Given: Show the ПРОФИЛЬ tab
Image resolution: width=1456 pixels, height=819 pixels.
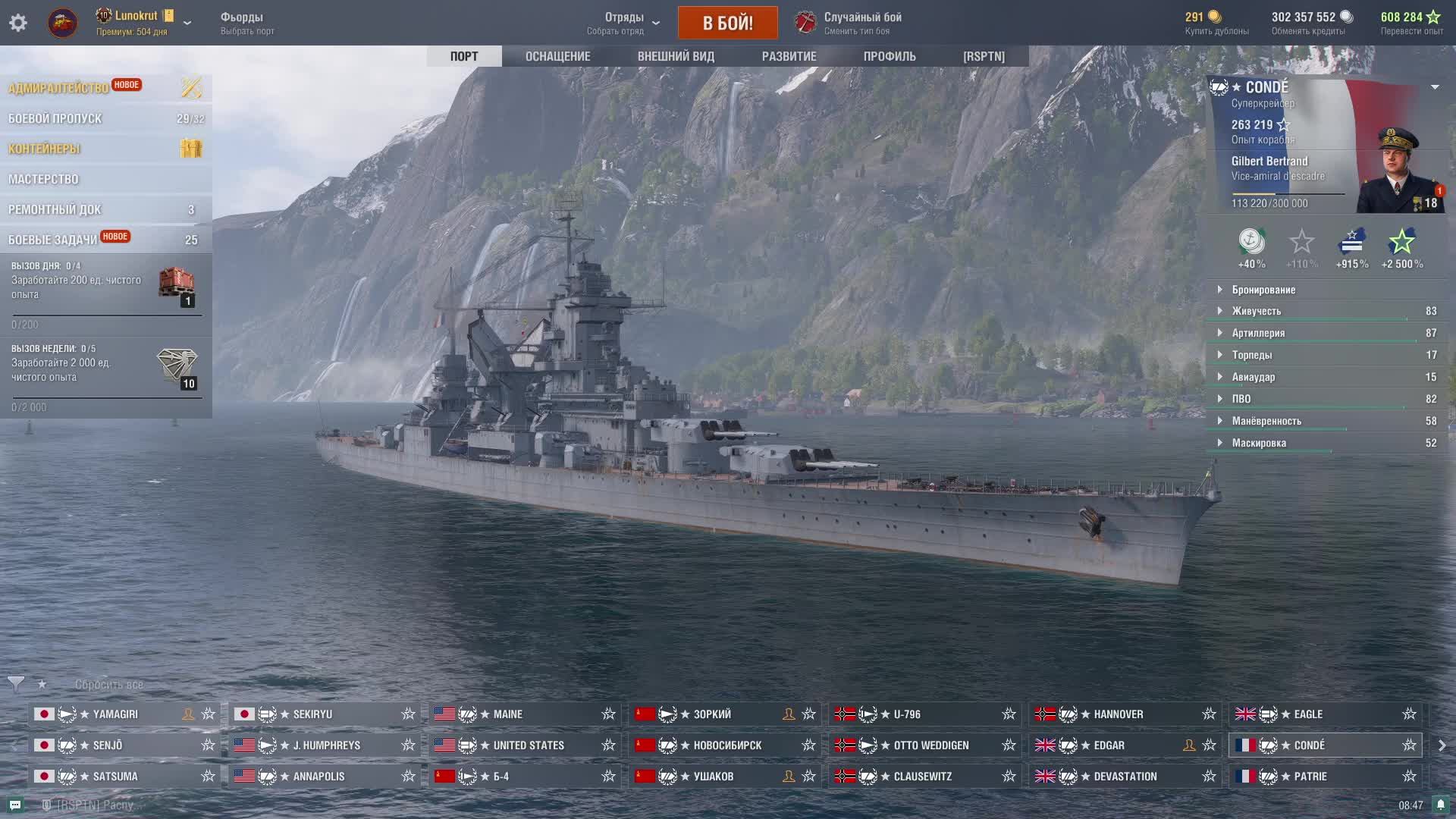Looking at the screenshot, I should pyautogui.click(x=890, y=56).
